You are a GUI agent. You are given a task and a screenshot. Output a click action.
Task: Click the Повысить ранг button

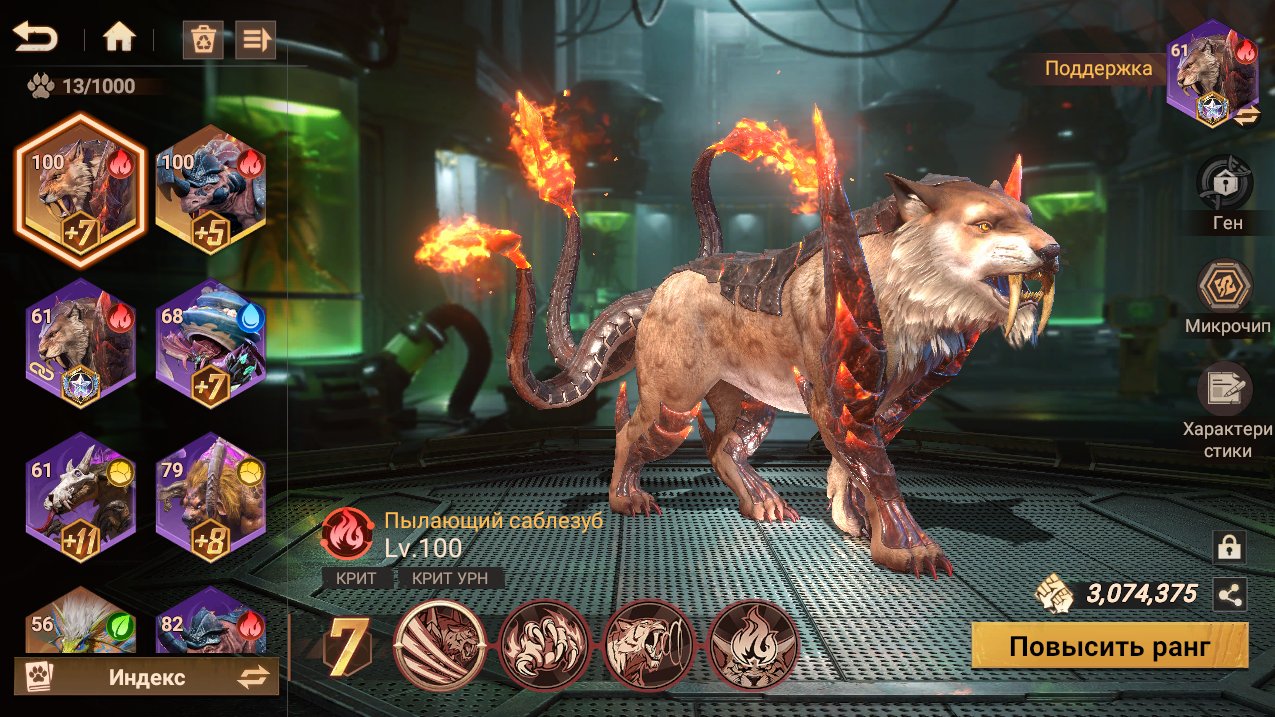(1110, 646)
